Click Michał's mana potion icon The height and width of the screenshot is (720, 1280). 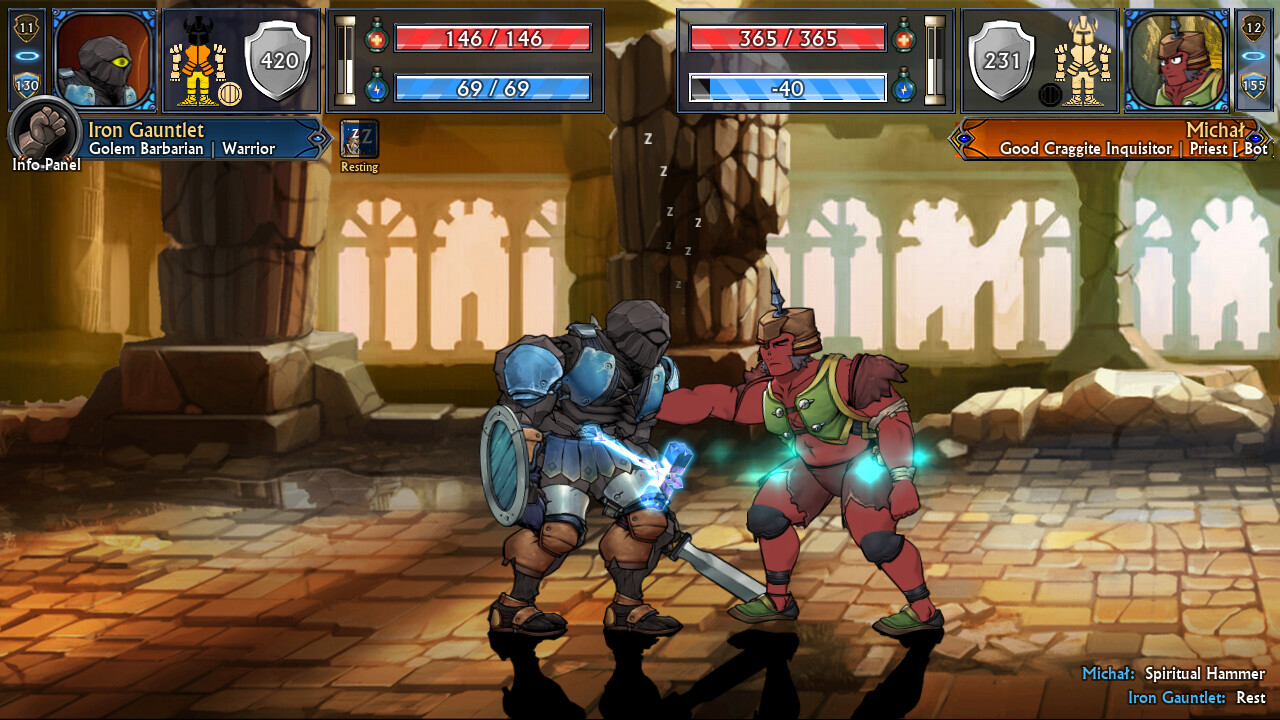(x=905, y=88)
